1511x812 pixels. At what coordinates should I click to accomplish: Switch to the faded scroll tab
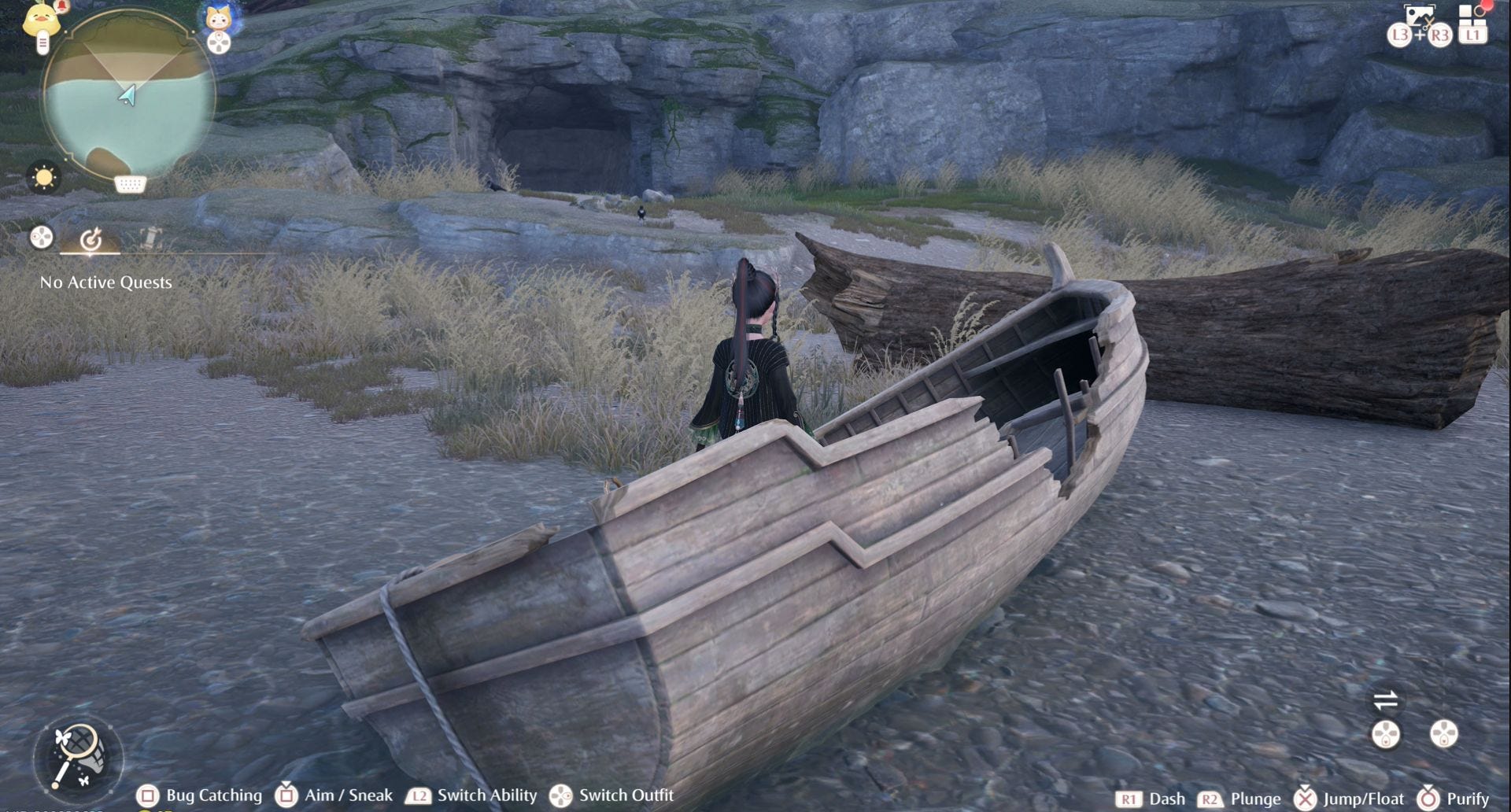pos(151,237)
